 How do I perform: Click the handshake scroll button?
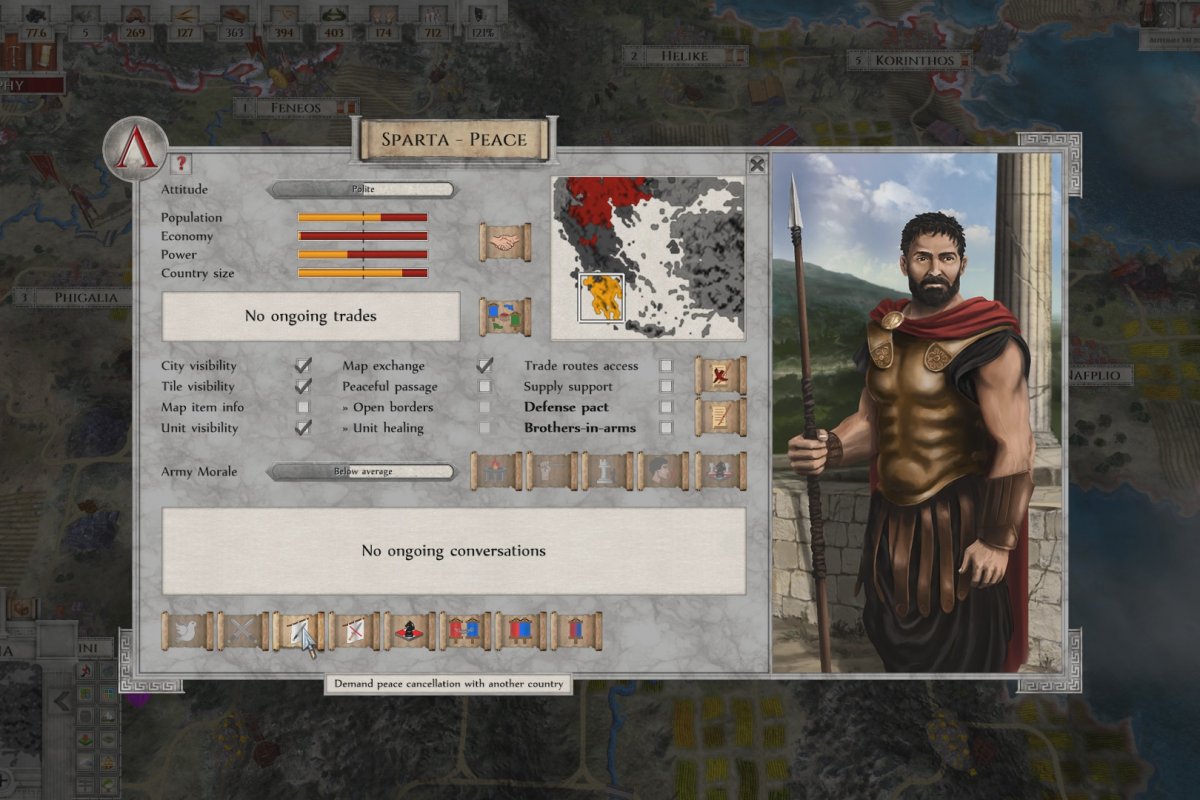point(505,243)
